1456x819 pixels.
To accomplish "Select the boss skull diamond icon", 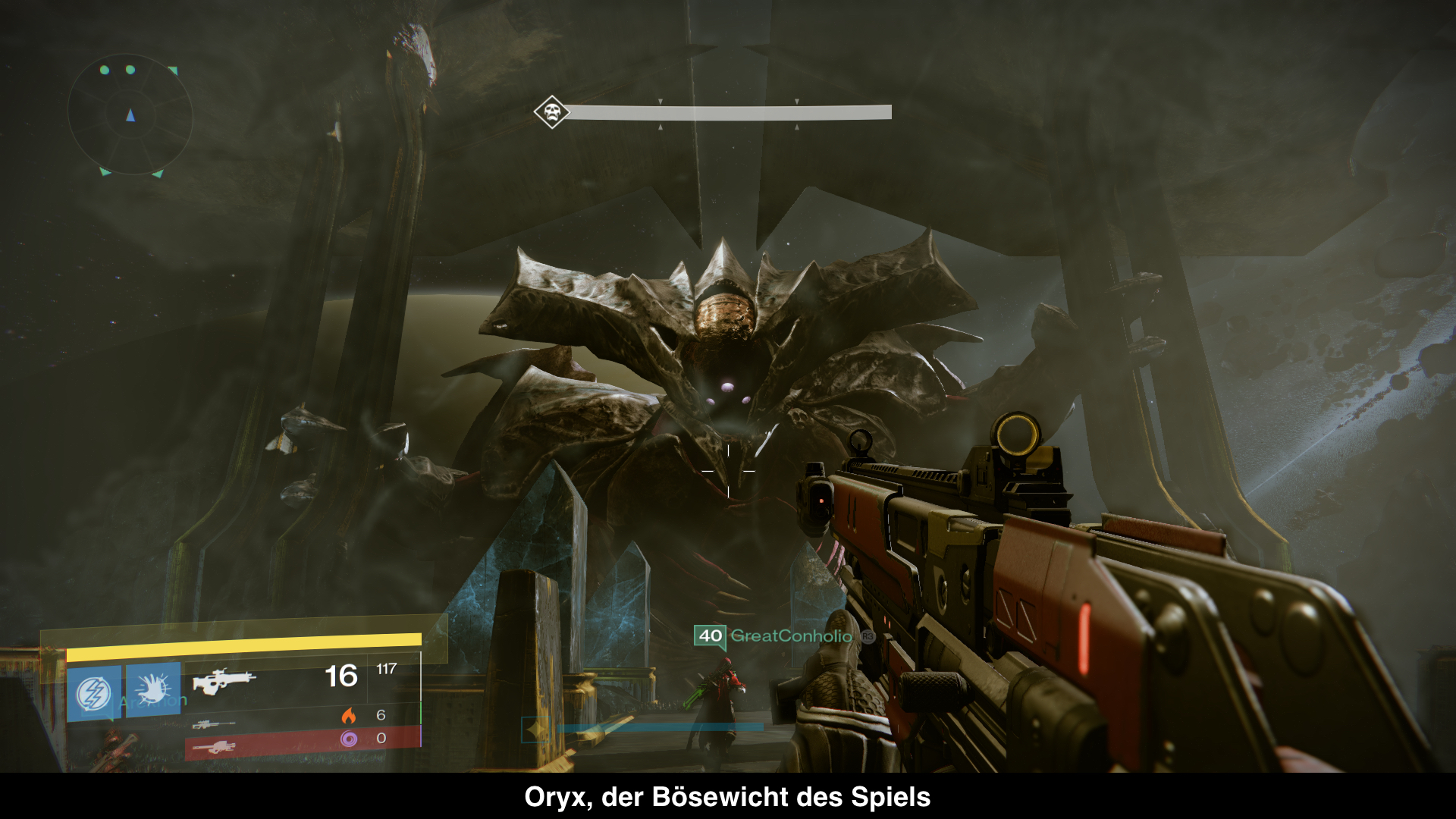I will (x=551, y=112).
